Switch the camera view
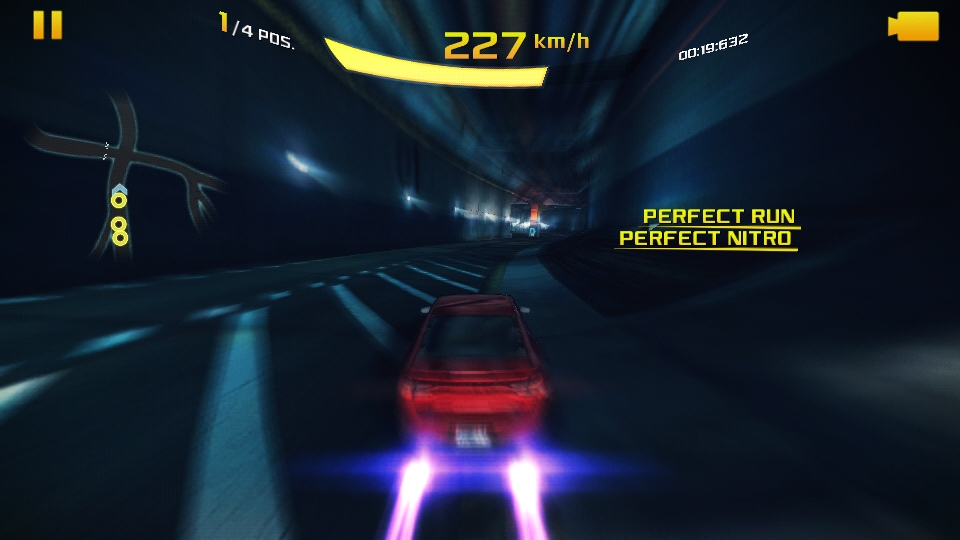 pyautogui.click(x=914, y=26)
